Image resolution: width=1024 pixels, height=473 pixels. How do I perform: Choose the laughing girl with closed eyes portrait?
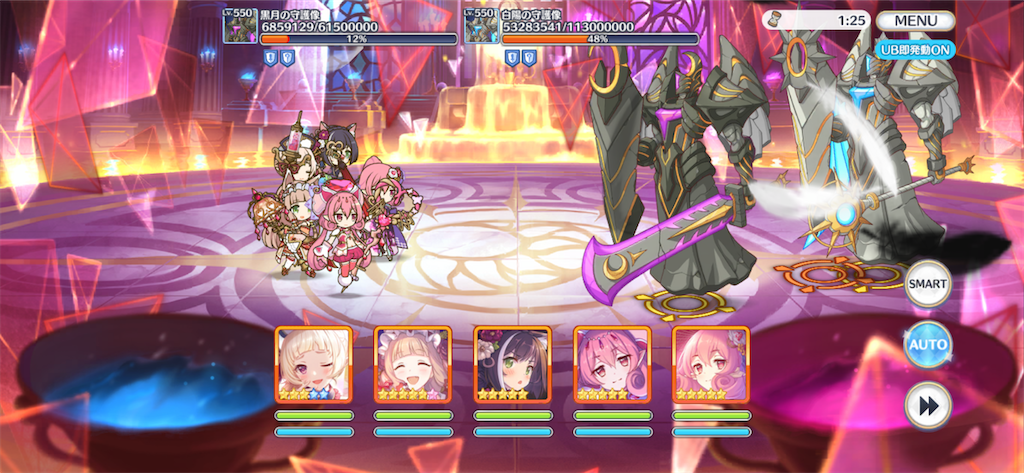click(412, 364)
